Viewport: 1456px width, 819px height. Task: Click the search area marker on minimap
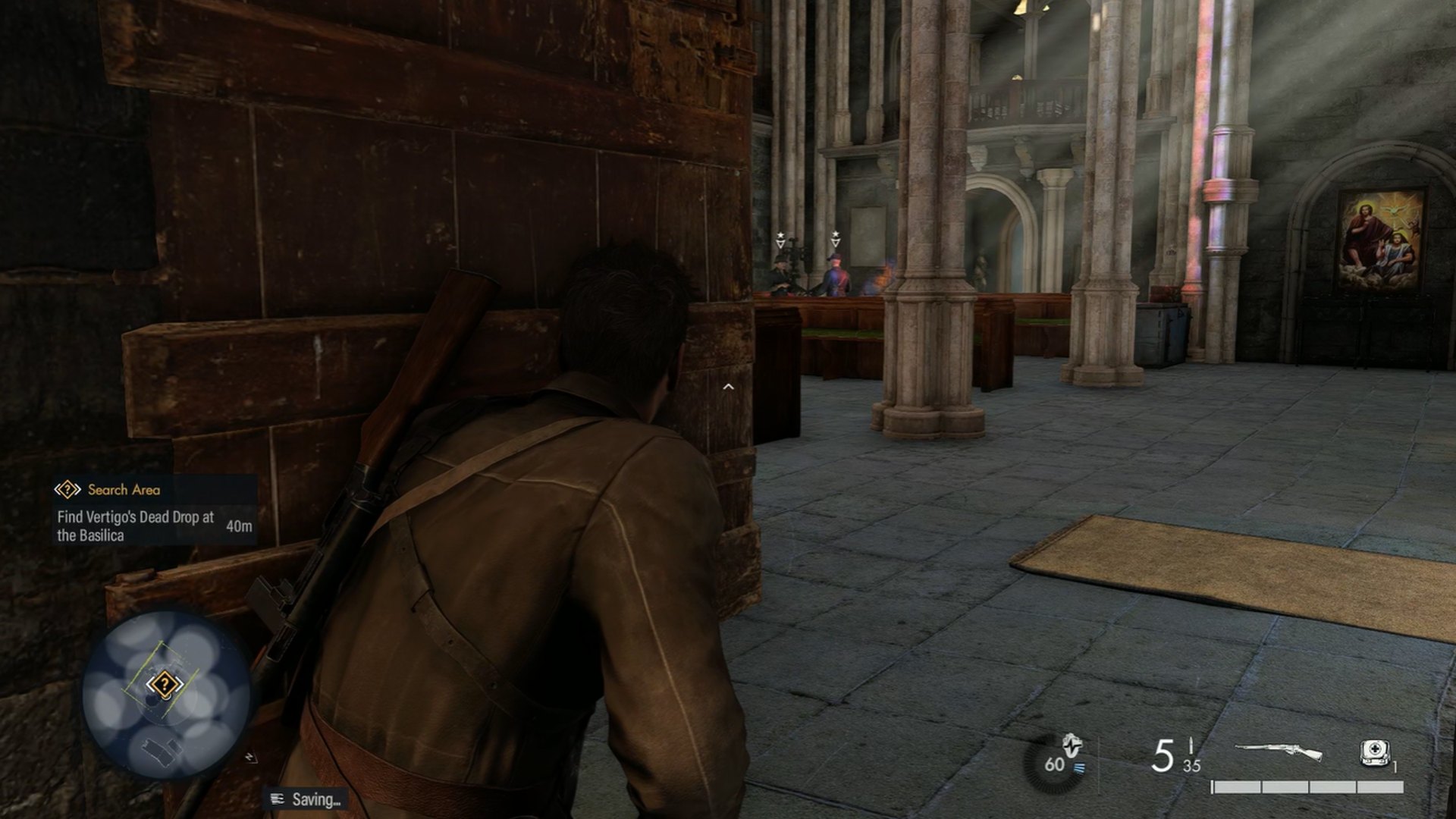[x=164, y=686]
